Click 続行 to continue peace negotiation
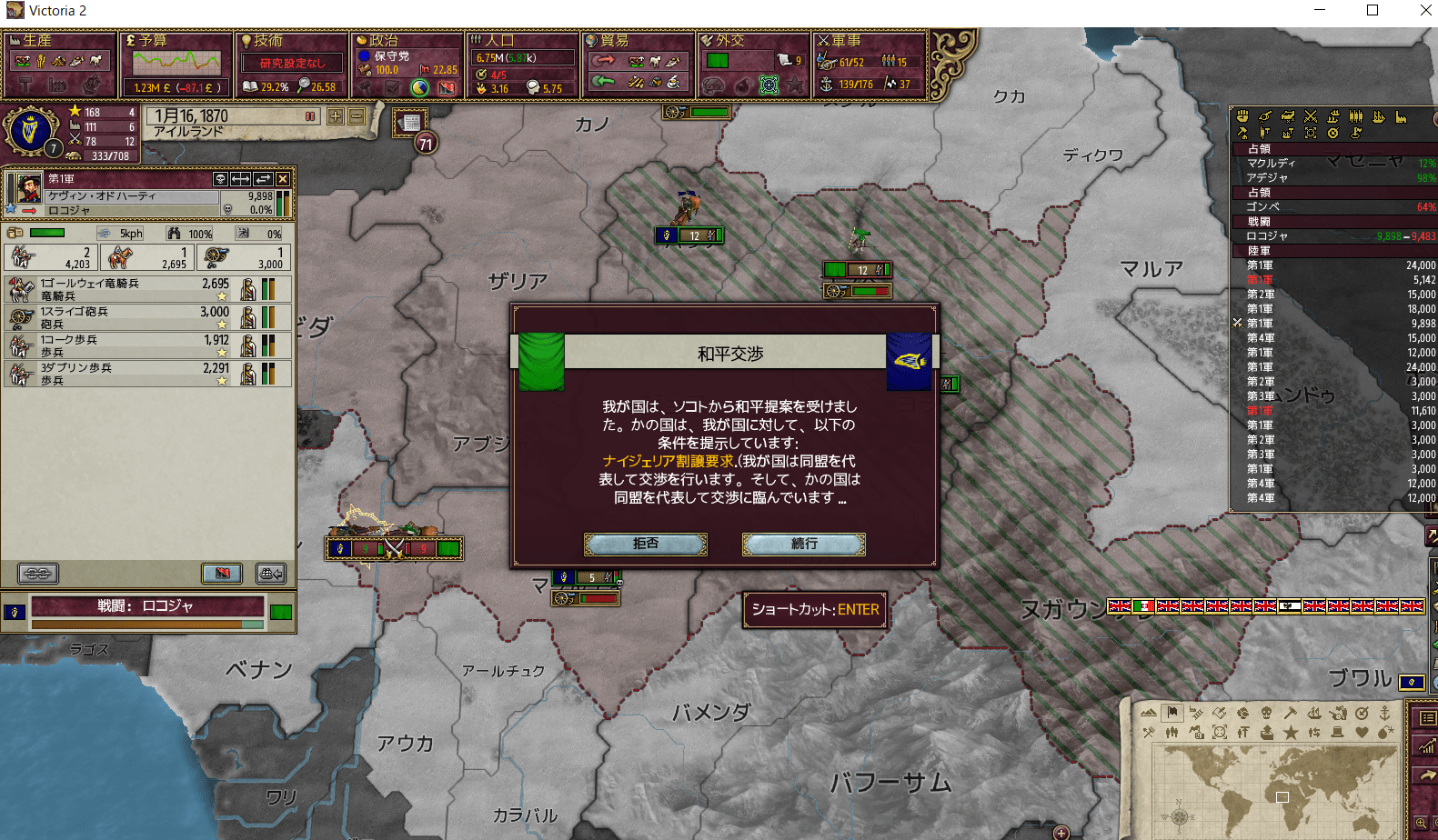 (x=804, y=544)
